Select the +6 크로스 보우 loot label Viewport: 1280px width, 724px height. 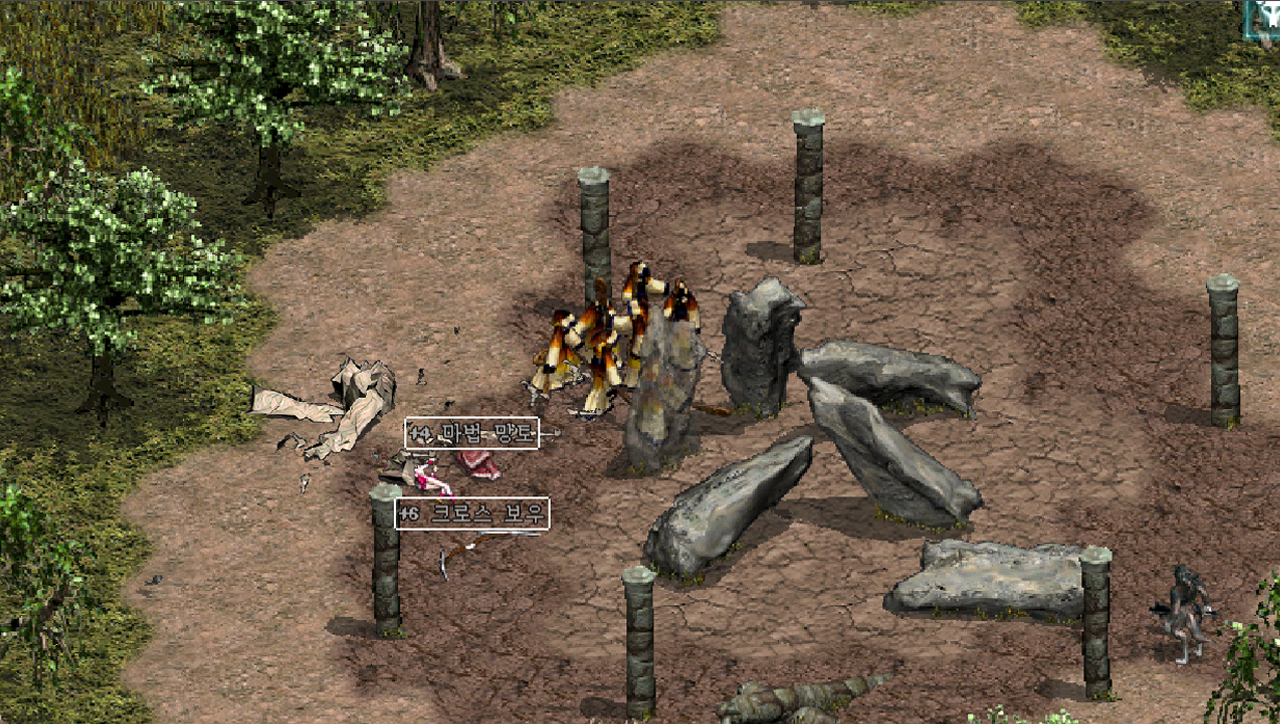click(x=472, y=514)
